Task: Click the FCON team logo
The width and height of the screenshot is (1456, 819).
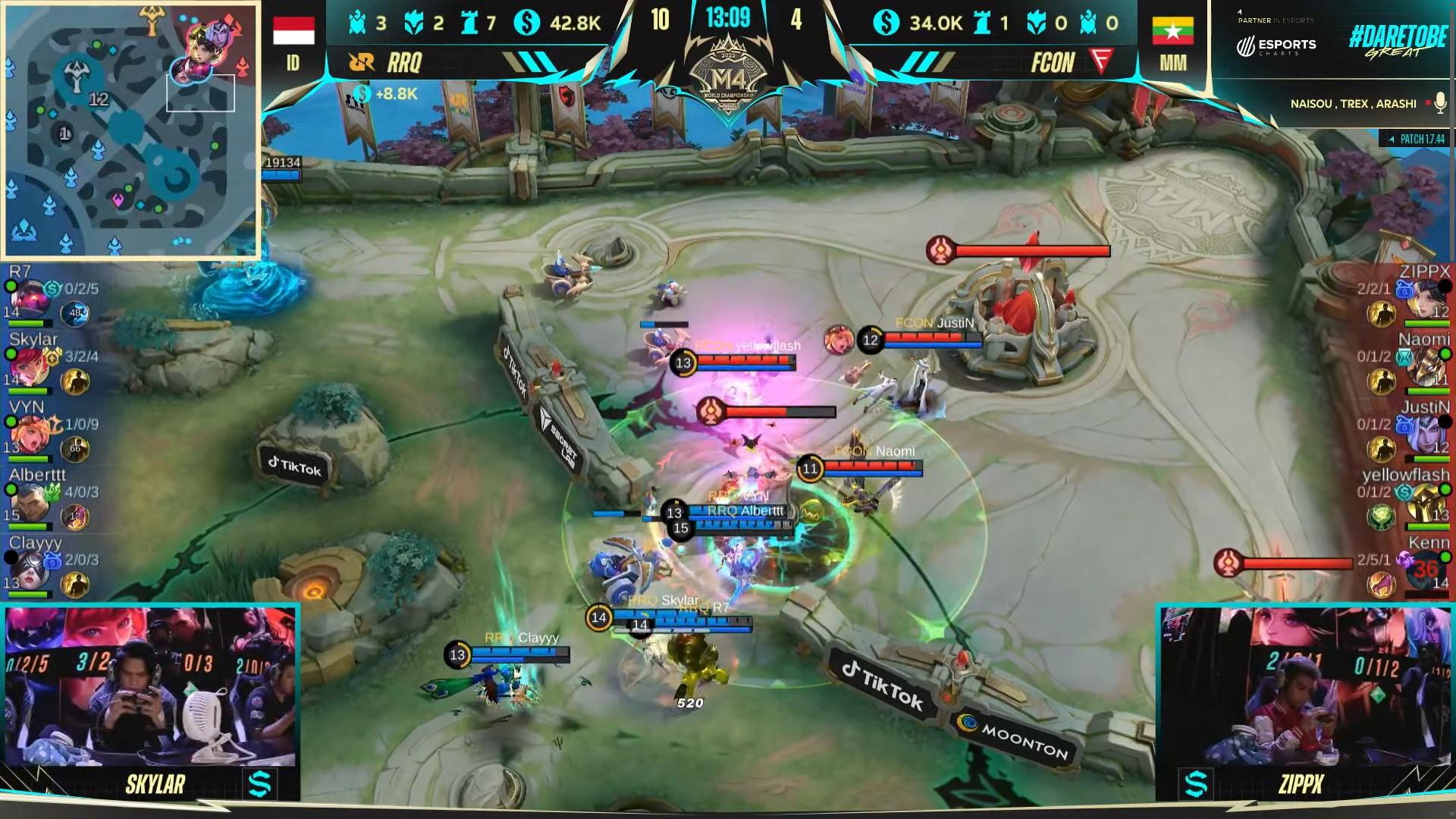Action: point(1101,61)
